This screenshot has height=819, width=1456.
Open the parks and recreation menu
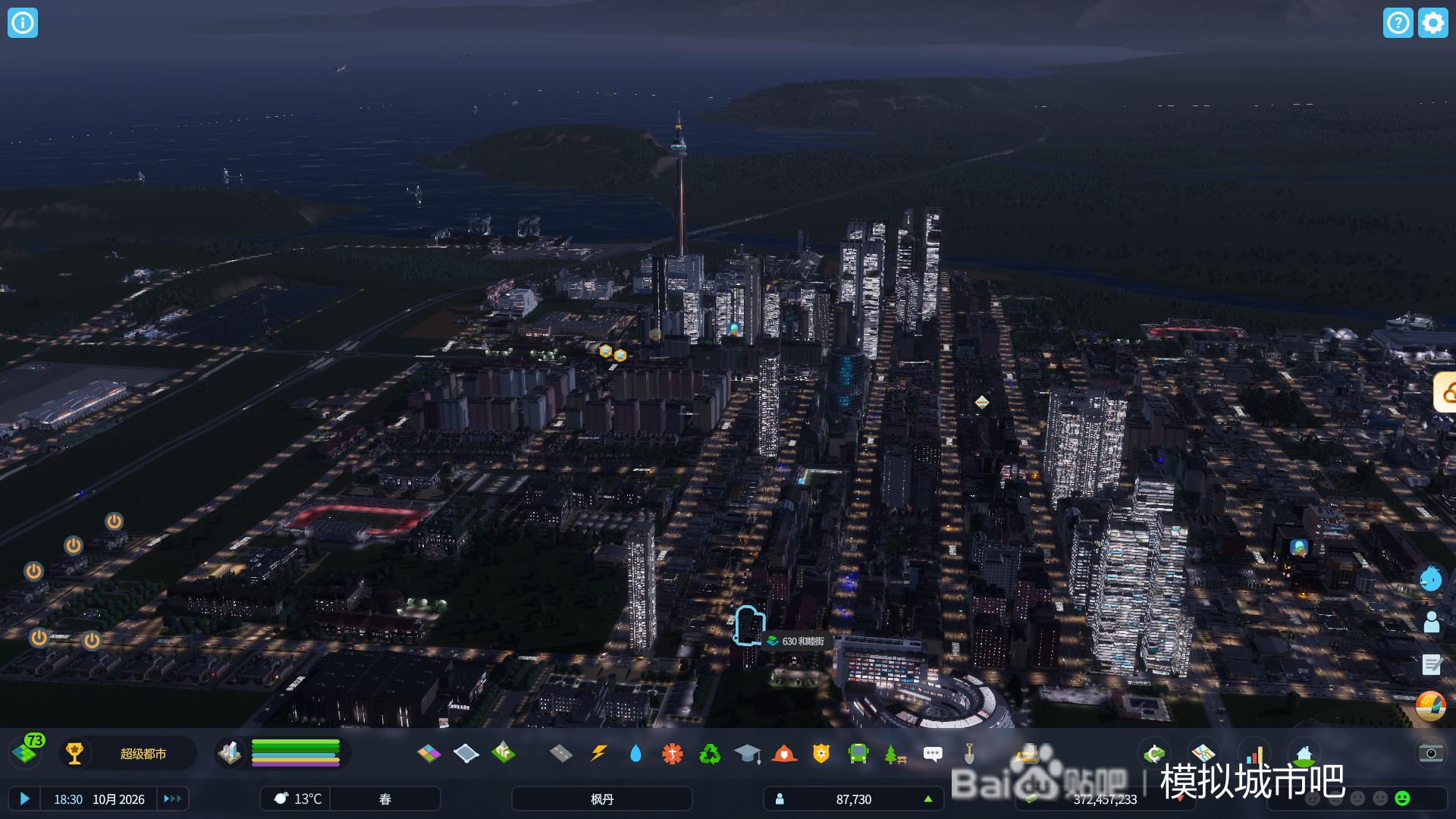point(895,753)
